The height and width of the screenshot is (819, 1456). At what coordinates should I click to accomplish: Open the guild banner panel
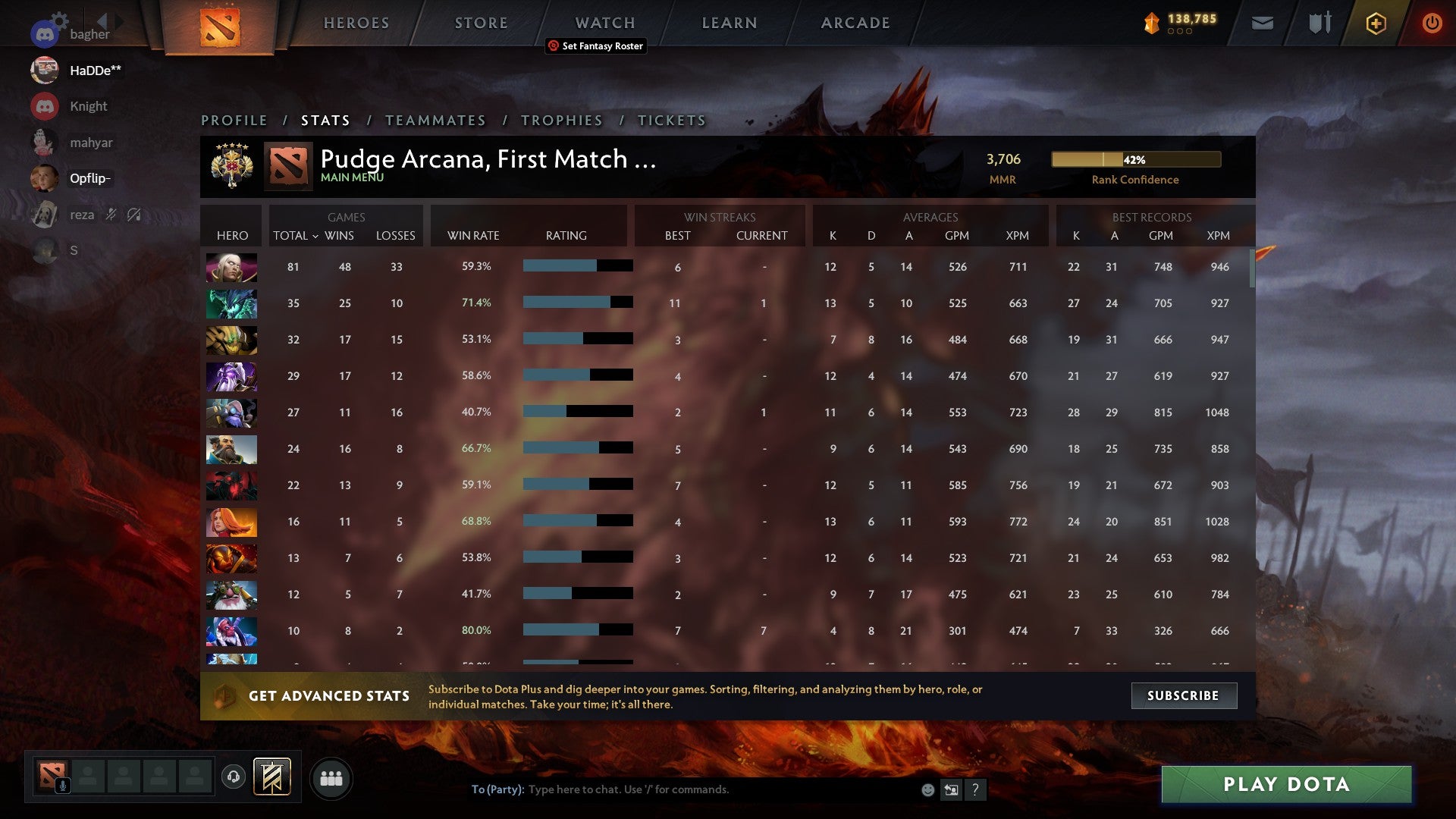coord(270,777)
